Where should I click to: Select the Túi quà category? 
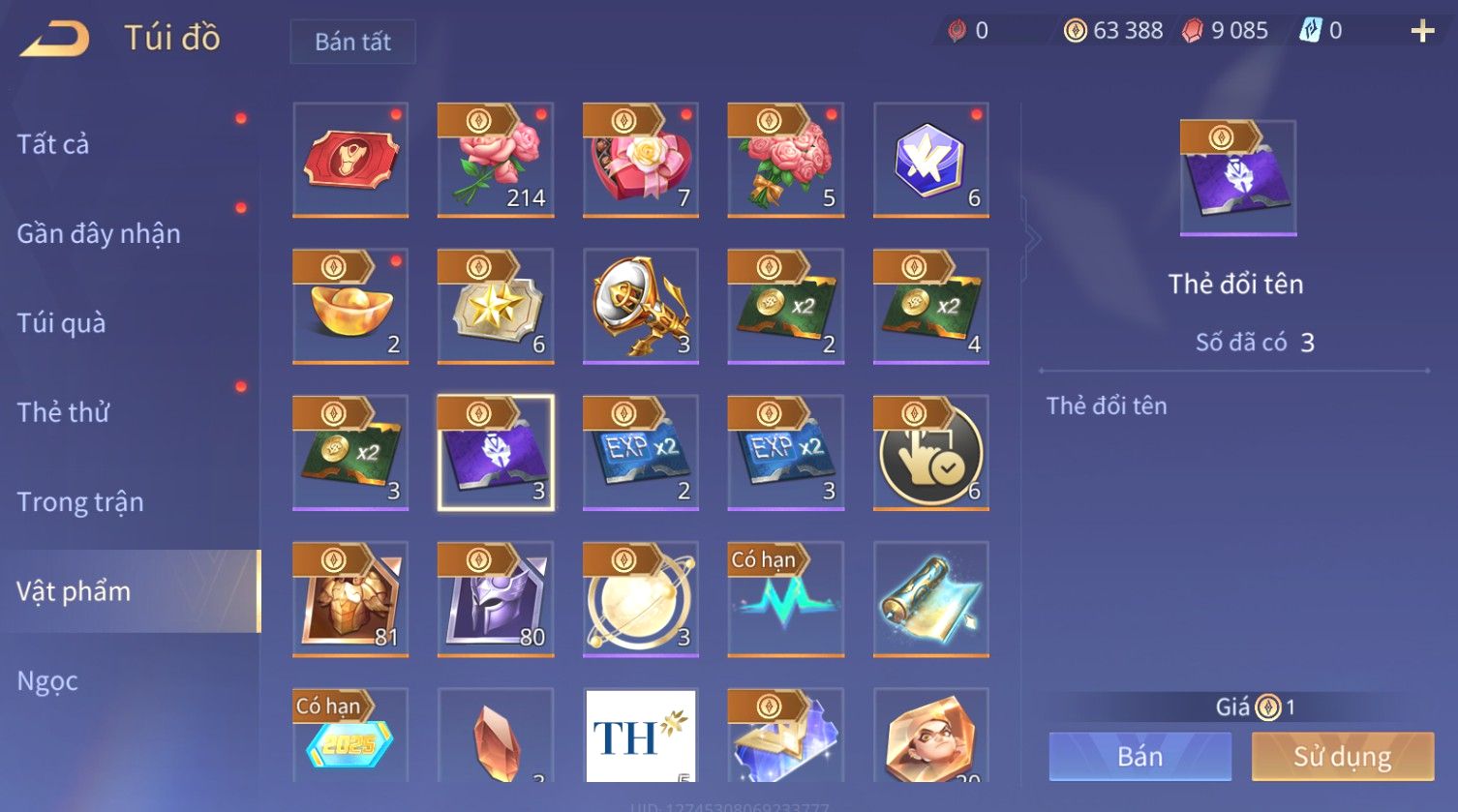coord(61,322)
